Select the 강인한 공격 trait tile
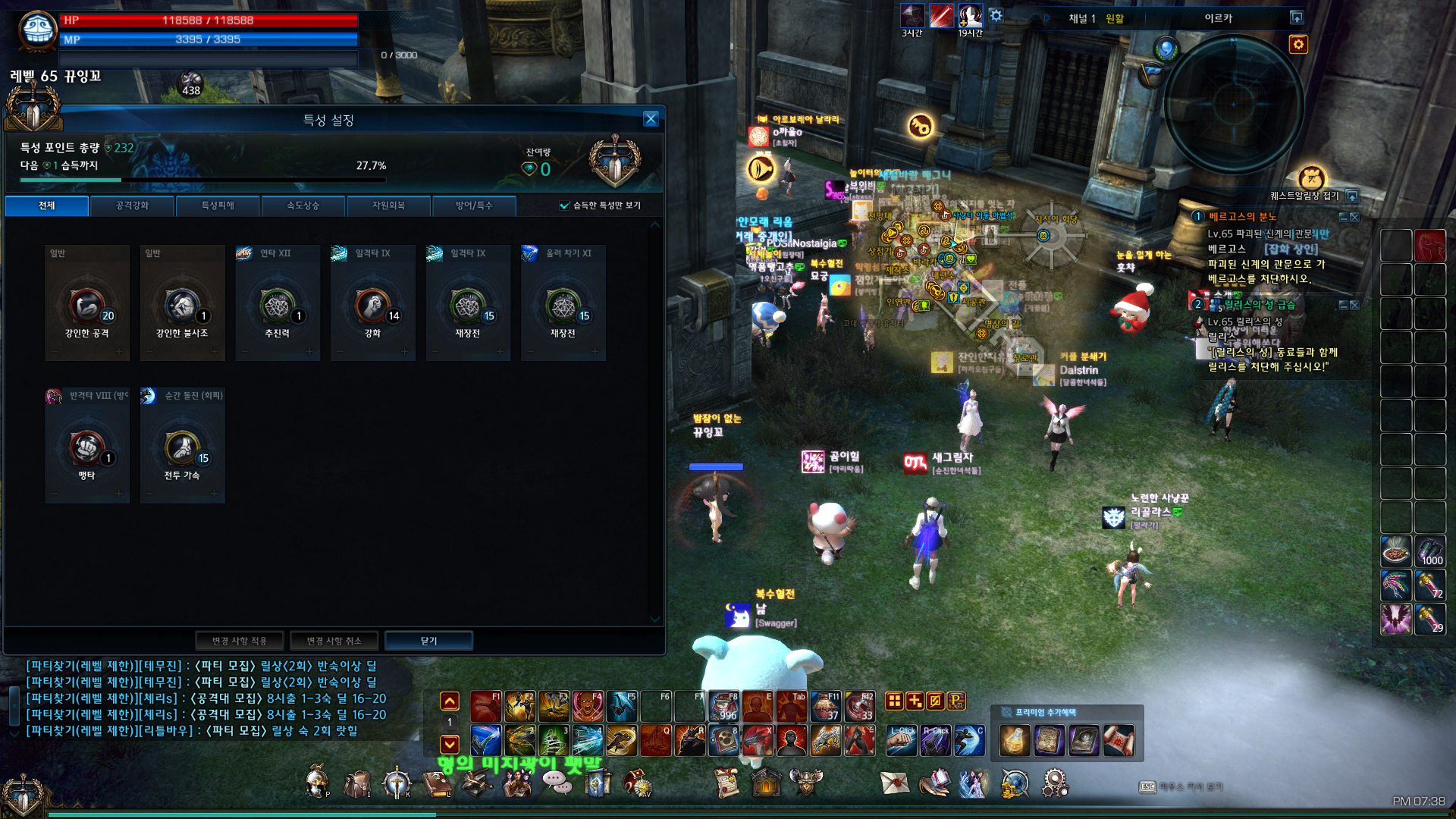 tap(87, 303)
